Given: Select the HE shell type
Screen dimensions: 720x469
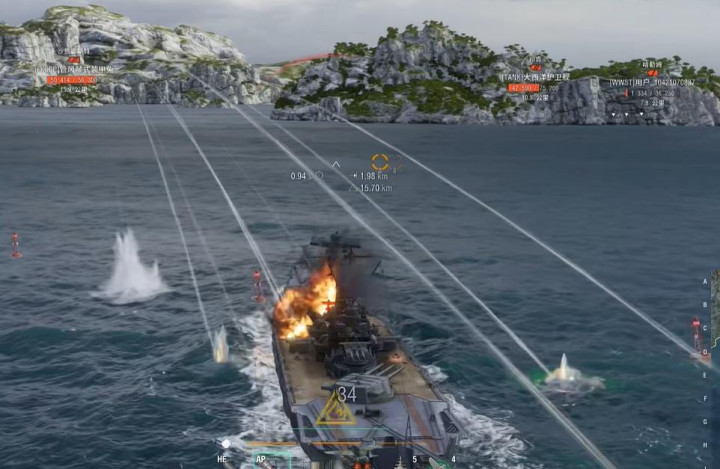Looking at the screenshot, I should tap(222, 459).
